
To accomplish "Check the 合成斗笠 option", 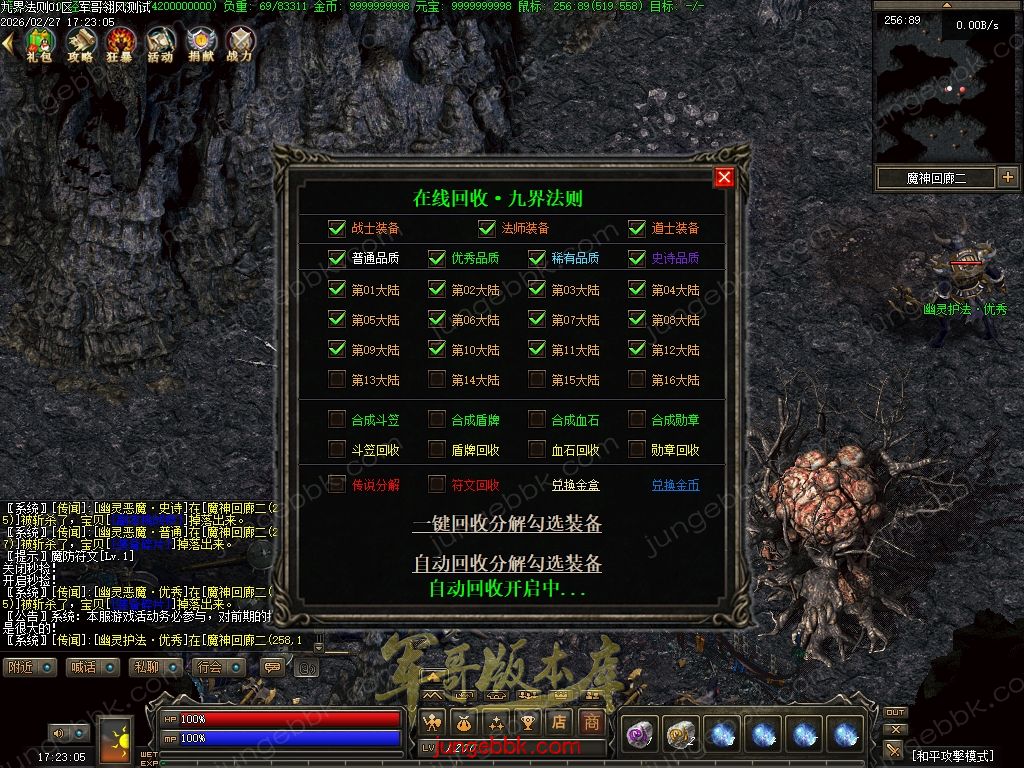I will pyautogui.click(x=337, y=420).
